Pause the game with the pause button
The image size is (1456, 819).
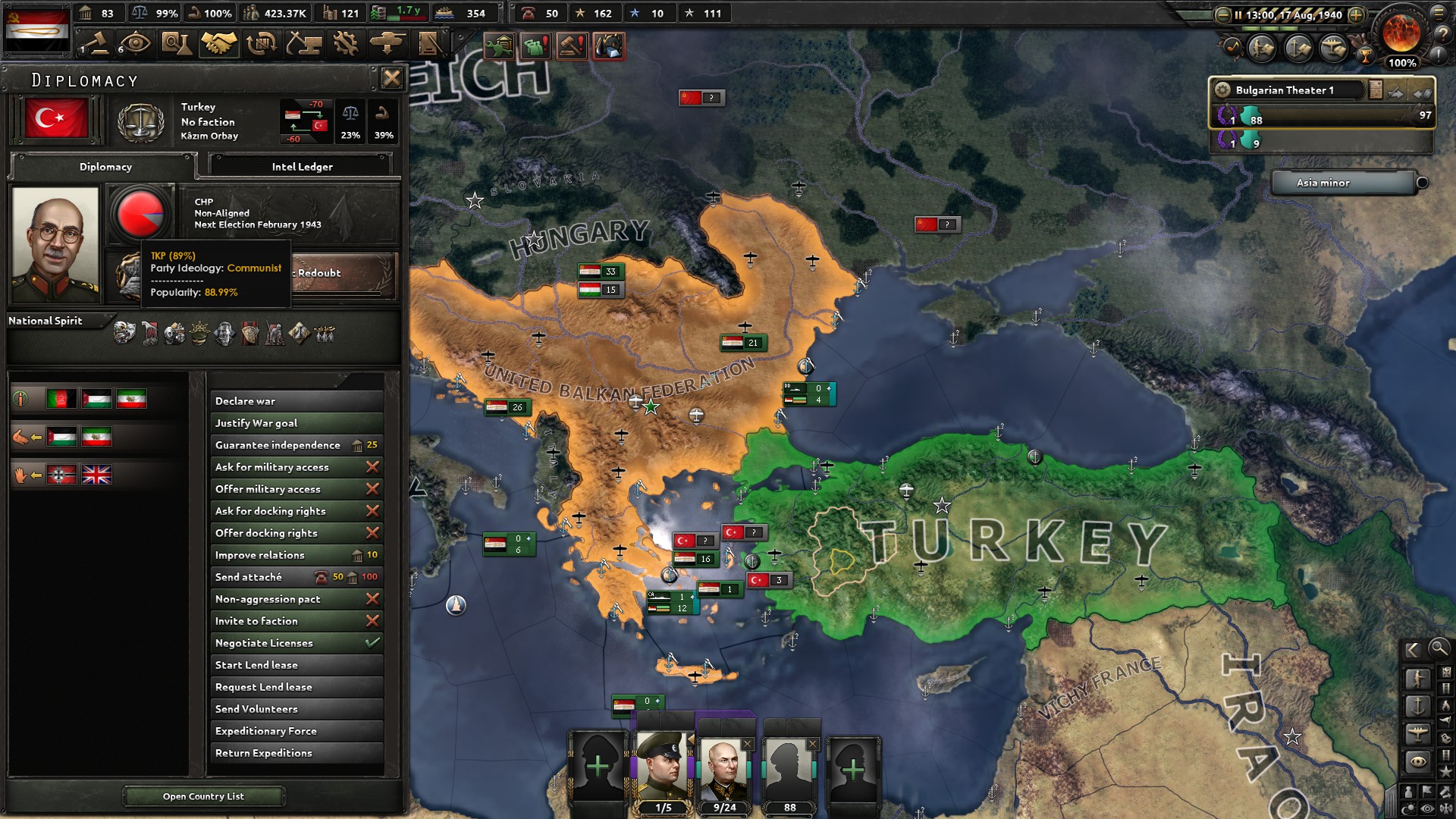[1239, 14]
